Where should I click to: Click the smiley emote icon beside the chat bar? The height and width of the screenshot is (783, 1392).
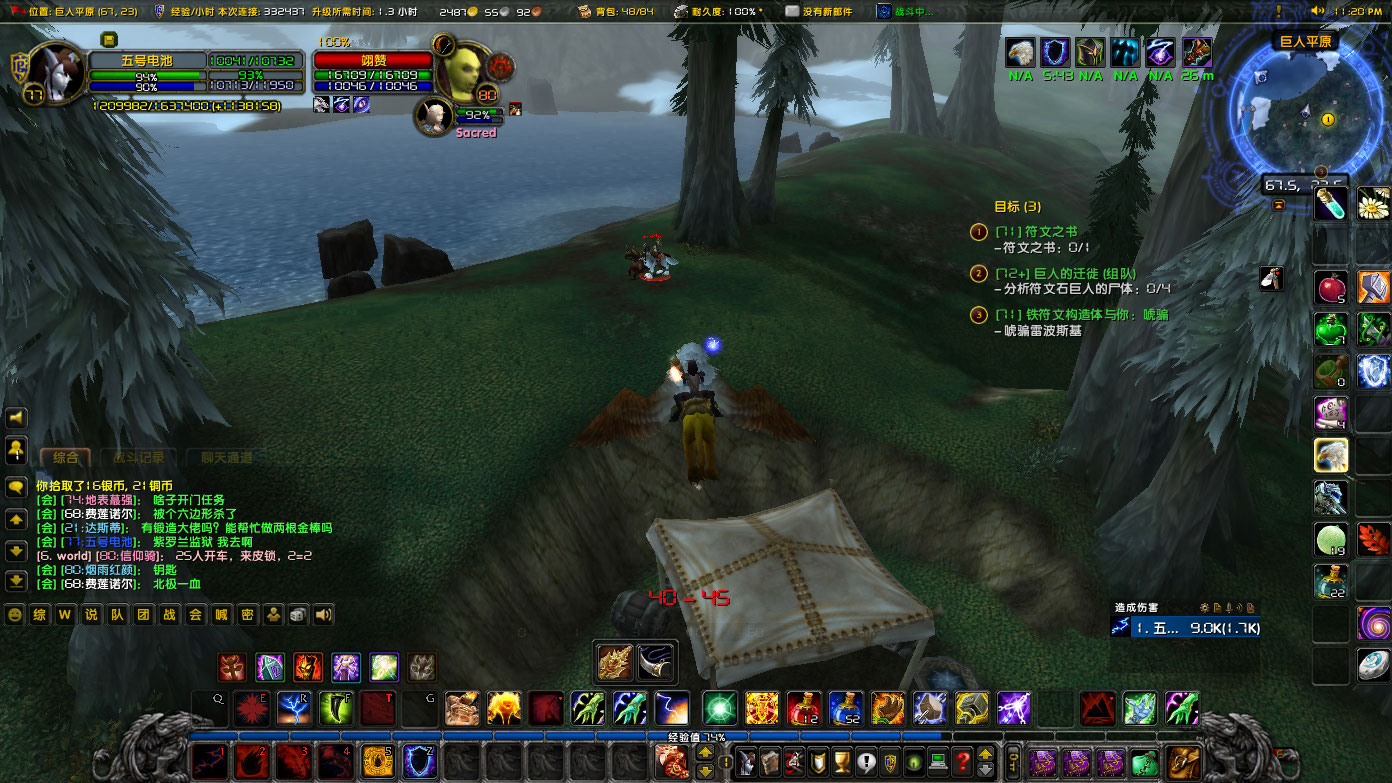click(x=13, y=614)
